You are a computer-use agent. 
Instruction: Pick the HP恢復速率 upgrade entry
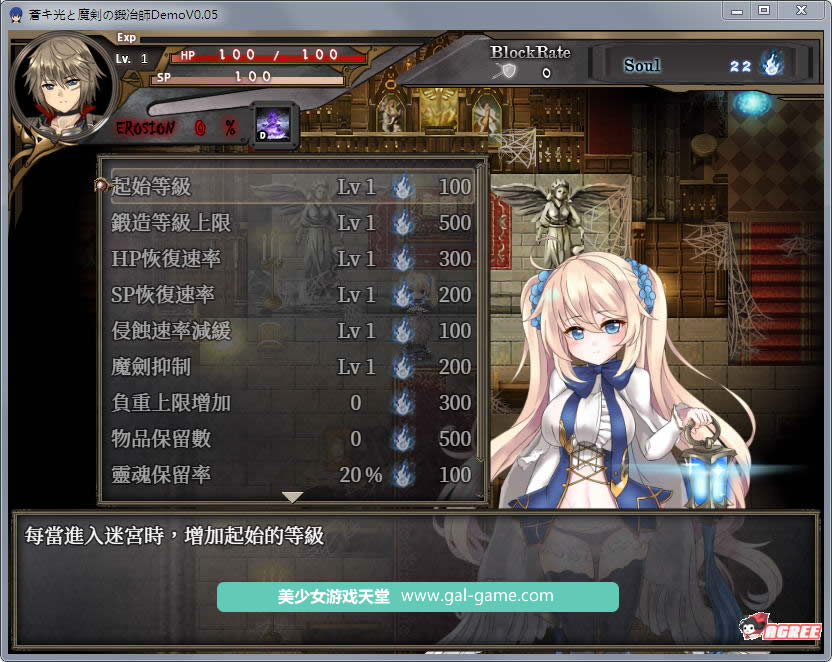tap(291, 259)
